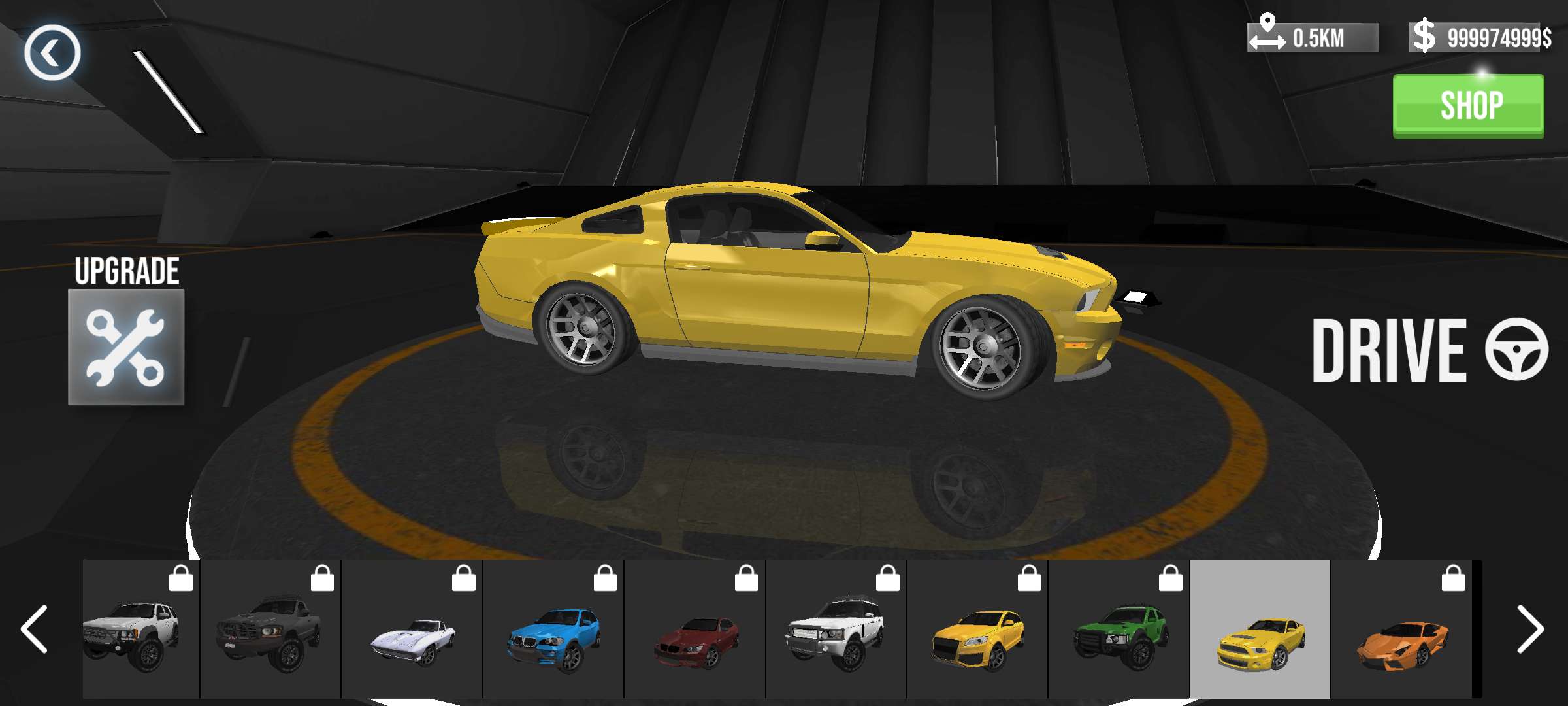Choose the dark gray pickup truck thumbnail
The width and height of the screenshot is (1568, 706).
(270, 630)
